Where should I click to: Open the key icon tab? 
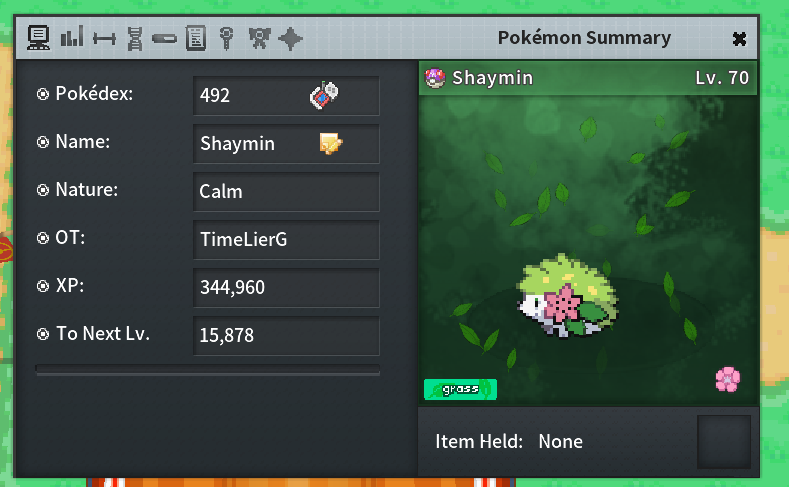pyautogui.click(x=227, y=38)
